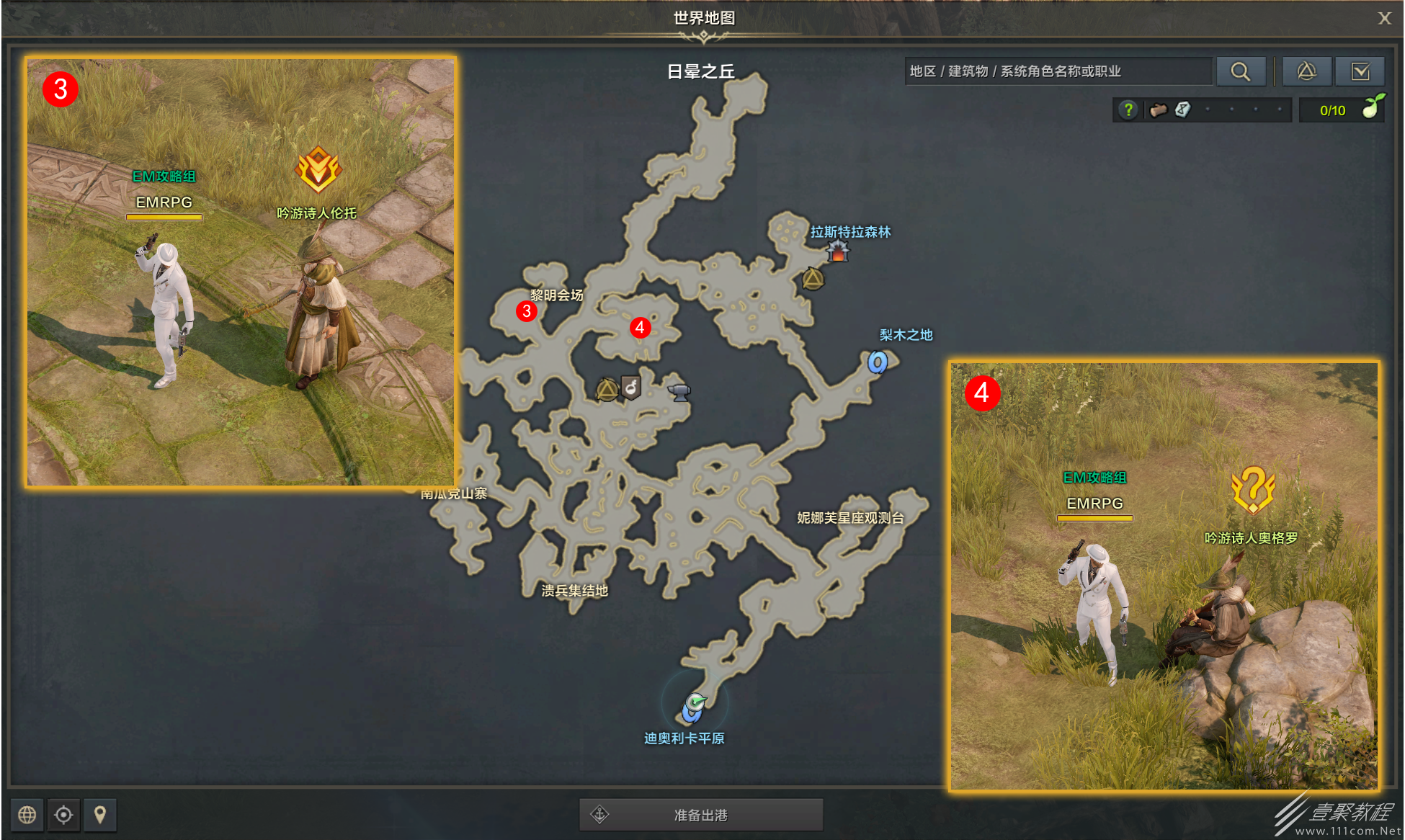
Task: Run search with the magnifying glass button
Action: [1240, 71]
